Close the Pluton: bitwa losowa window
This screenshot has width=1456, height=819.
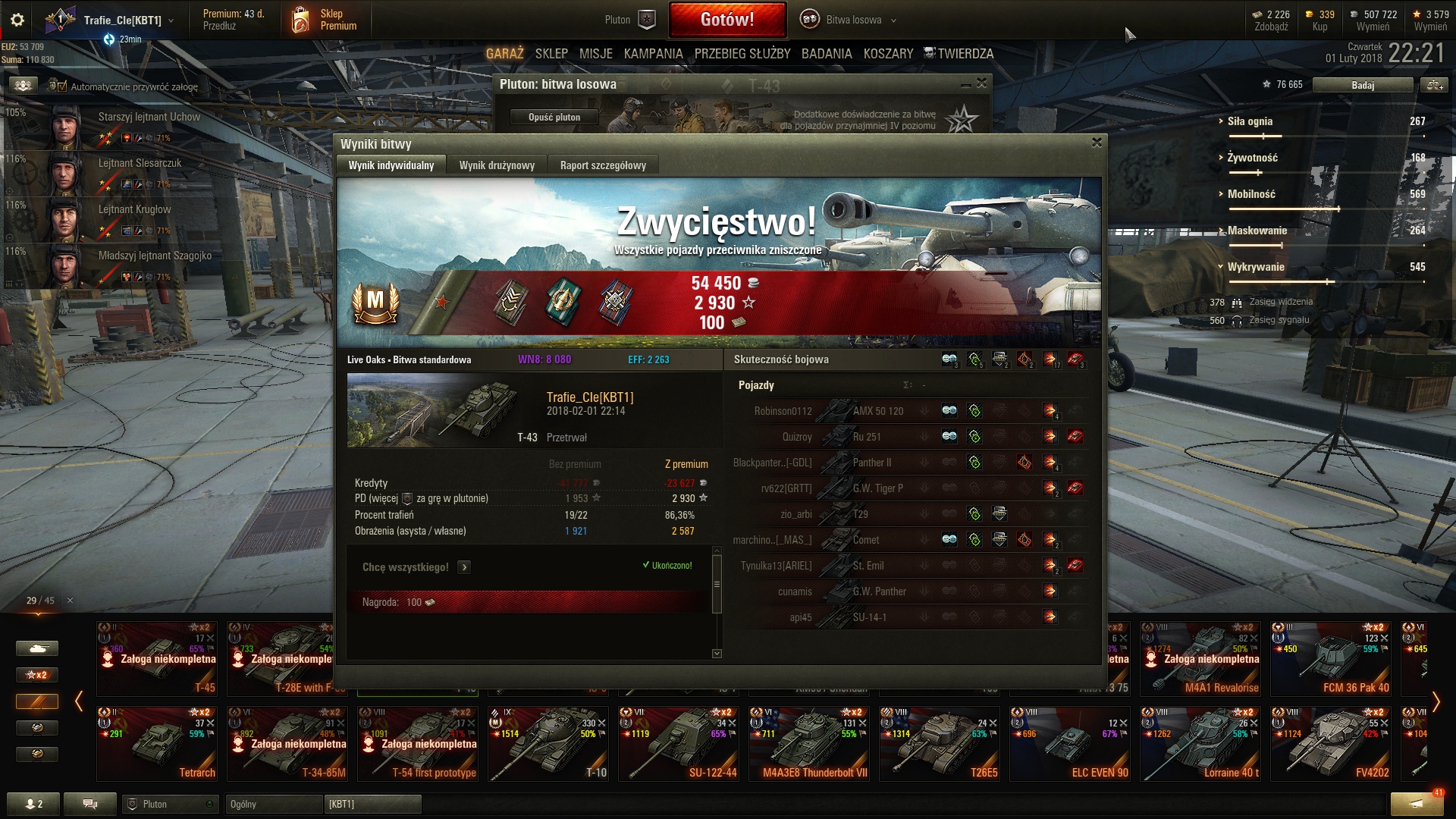click(982, 83)
